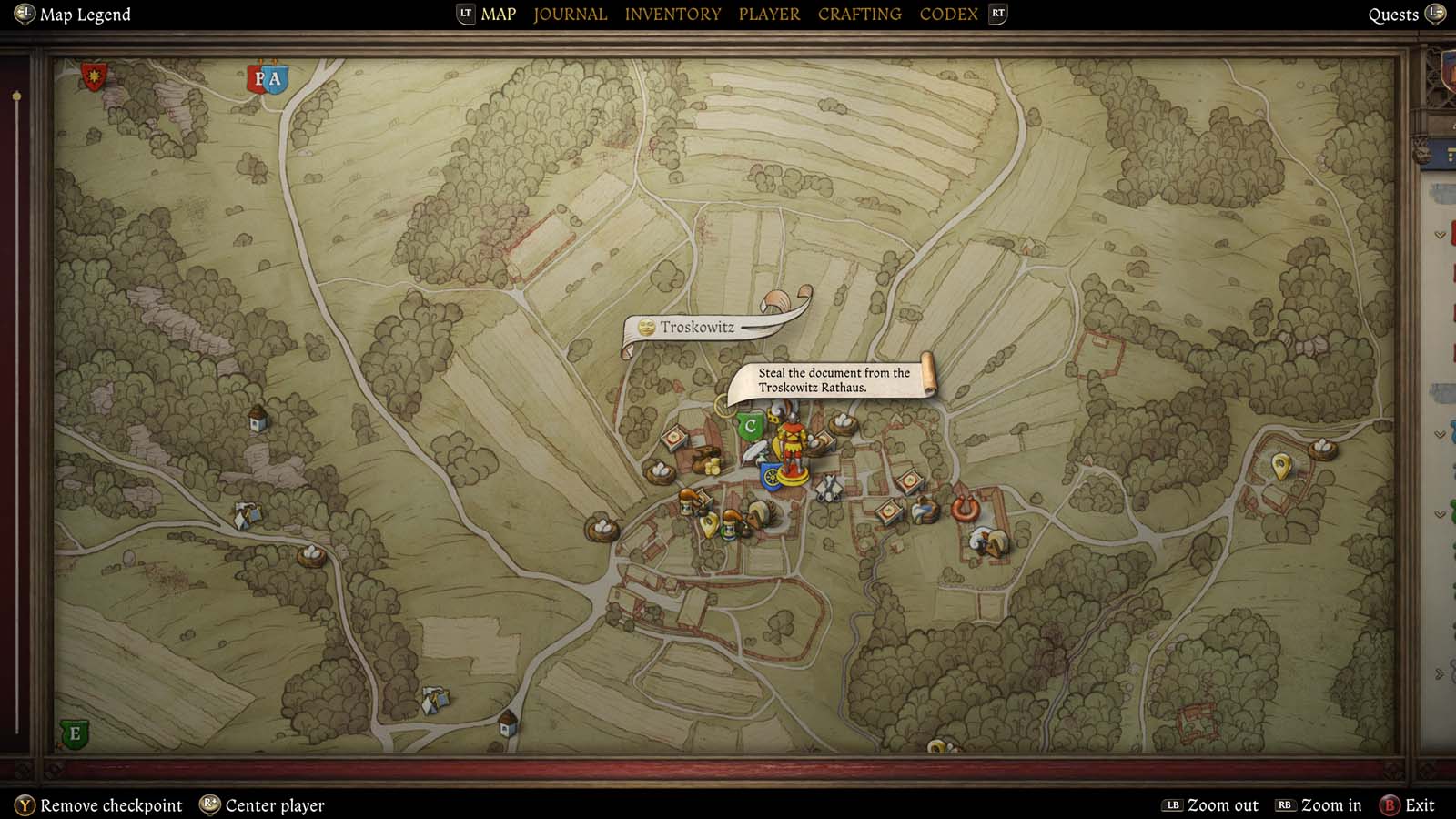Click the quill and ink scribe icon
Viewport: 1456px width, 819px height.
[753, 452]
